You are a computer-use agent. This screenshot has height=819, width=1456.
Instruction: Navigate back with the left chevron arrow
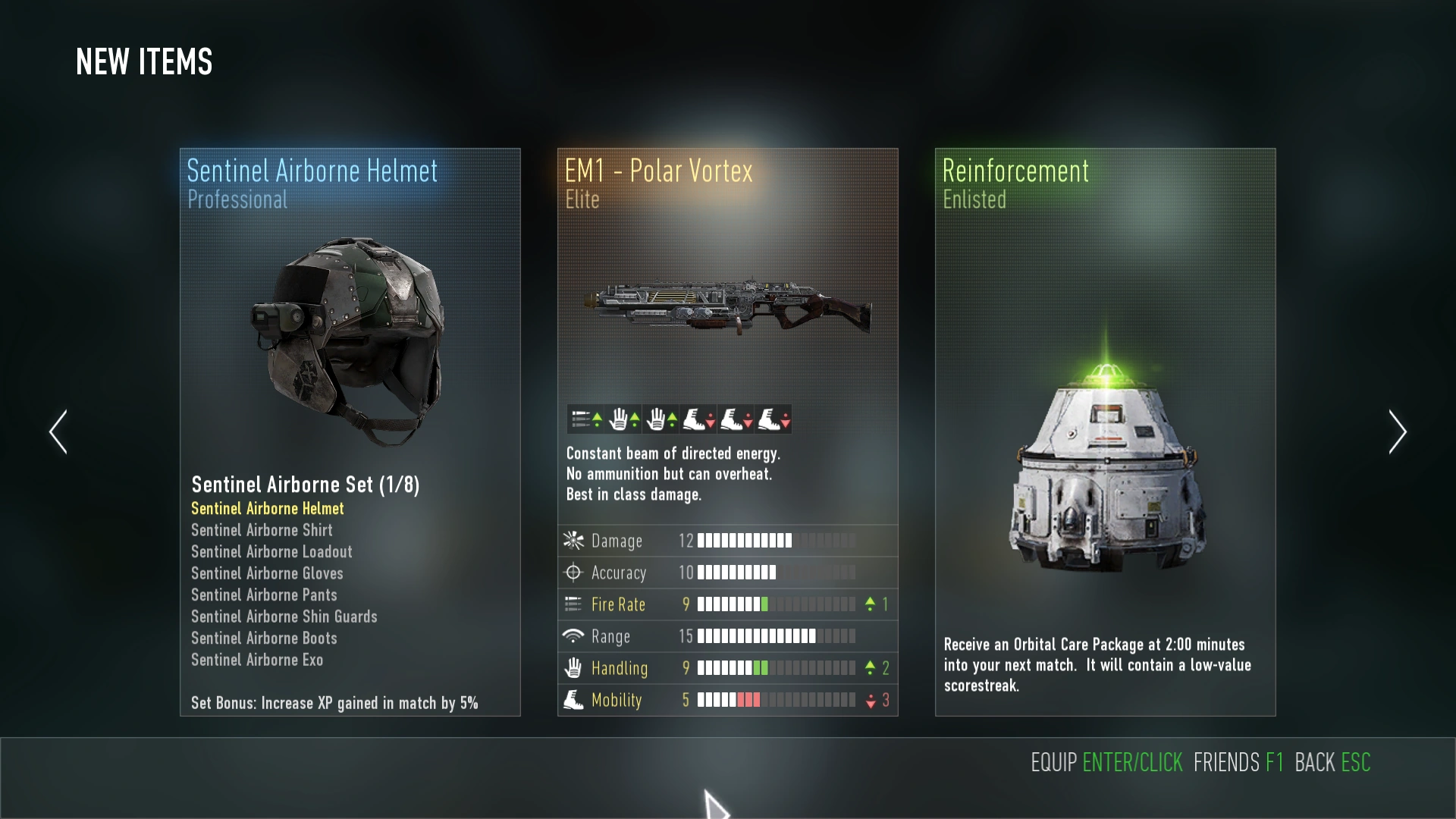coord(58,431)
